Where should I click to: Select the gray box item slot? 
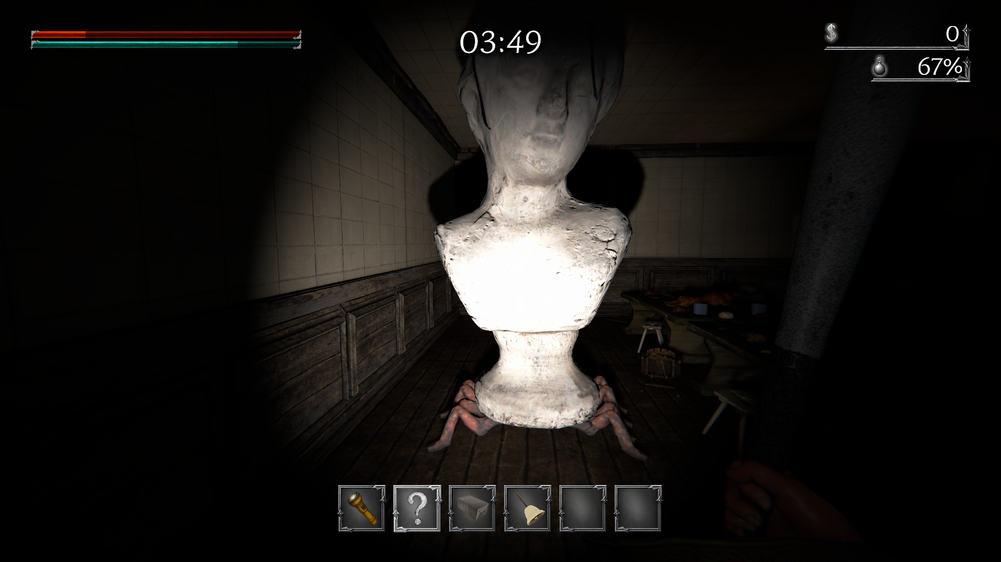[x=472, y=509]
